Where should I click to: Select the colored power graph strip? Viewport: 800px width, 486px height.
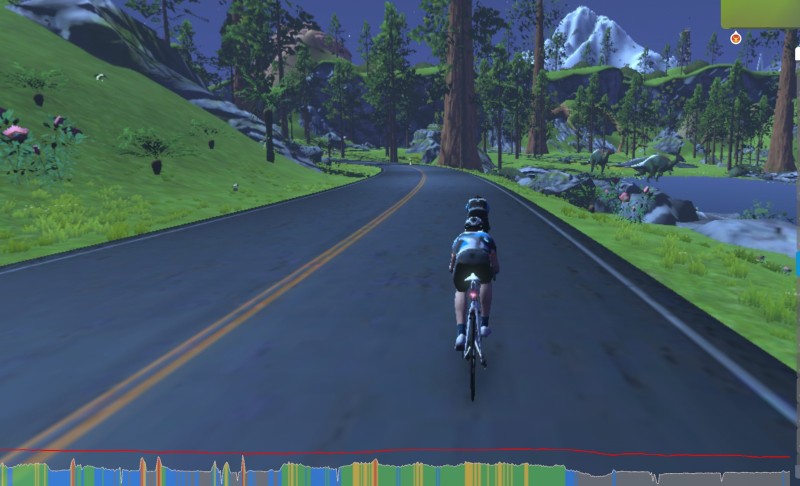(400, 473)
